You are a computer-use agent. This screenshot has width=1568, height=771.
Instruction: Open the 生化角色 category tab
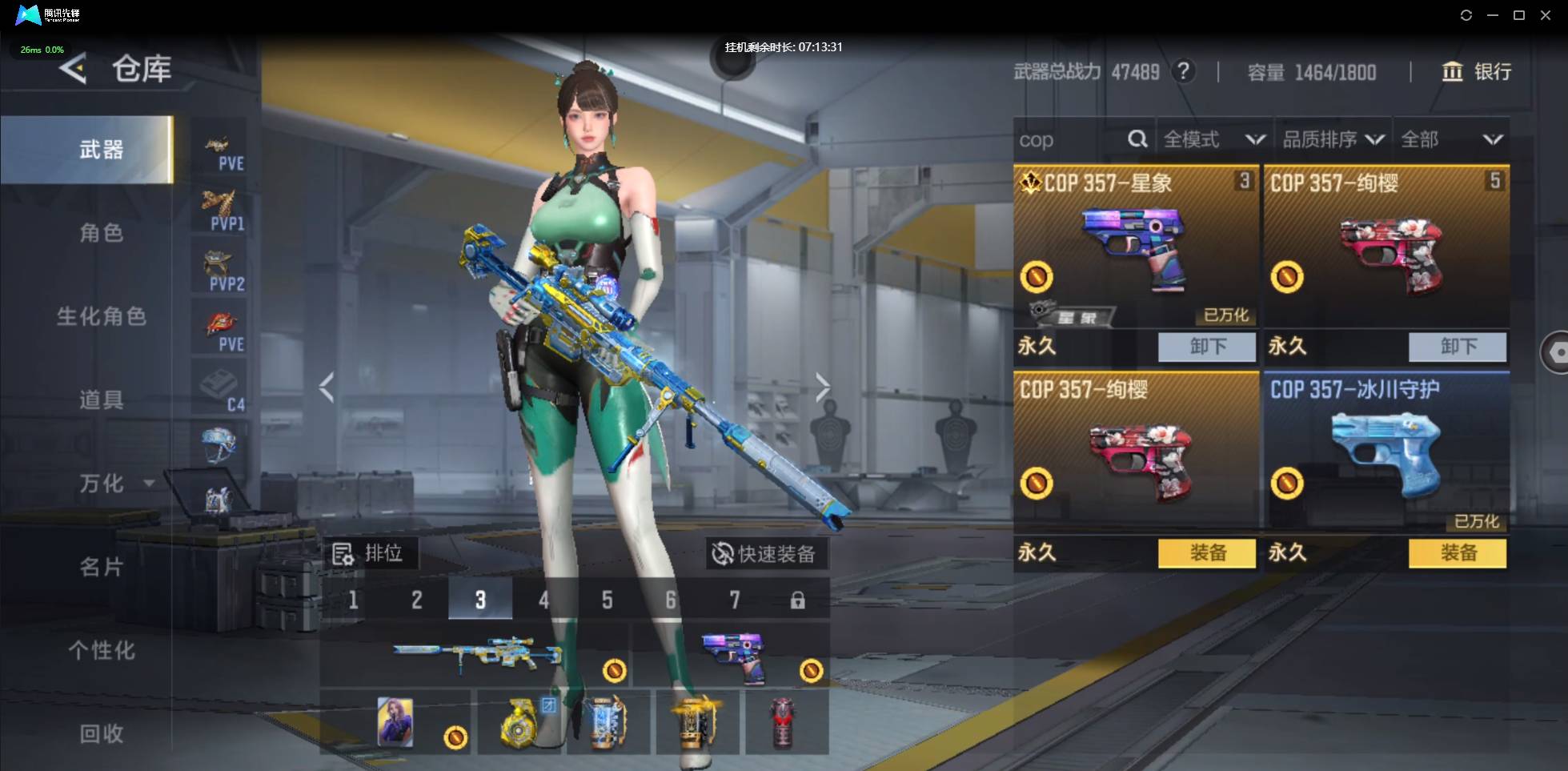point(101,316)
